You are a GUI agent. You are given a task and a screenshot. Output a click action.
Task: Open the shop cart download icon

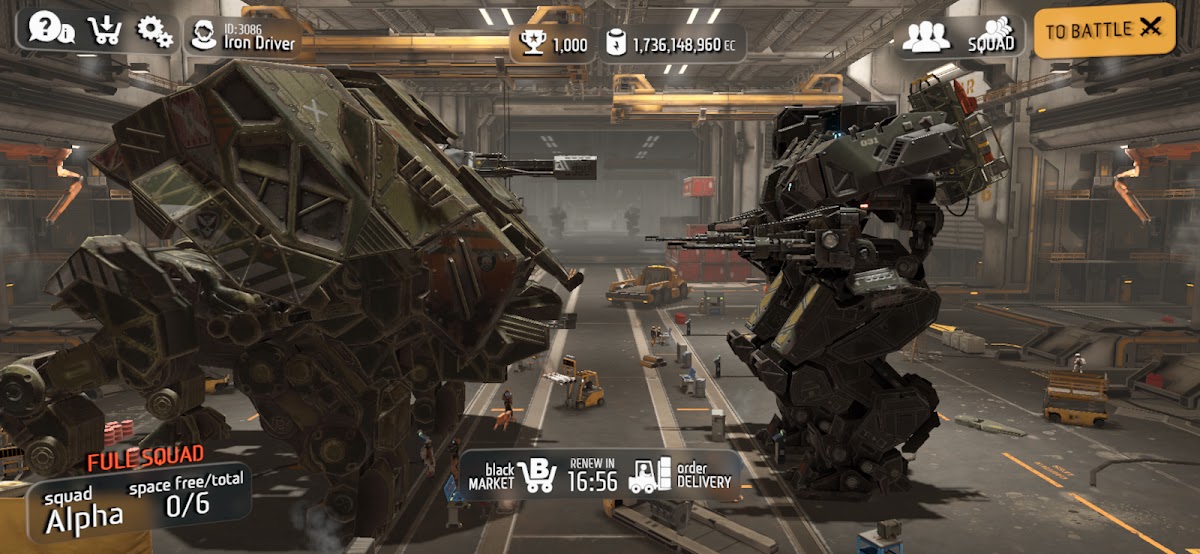(104, 30)
